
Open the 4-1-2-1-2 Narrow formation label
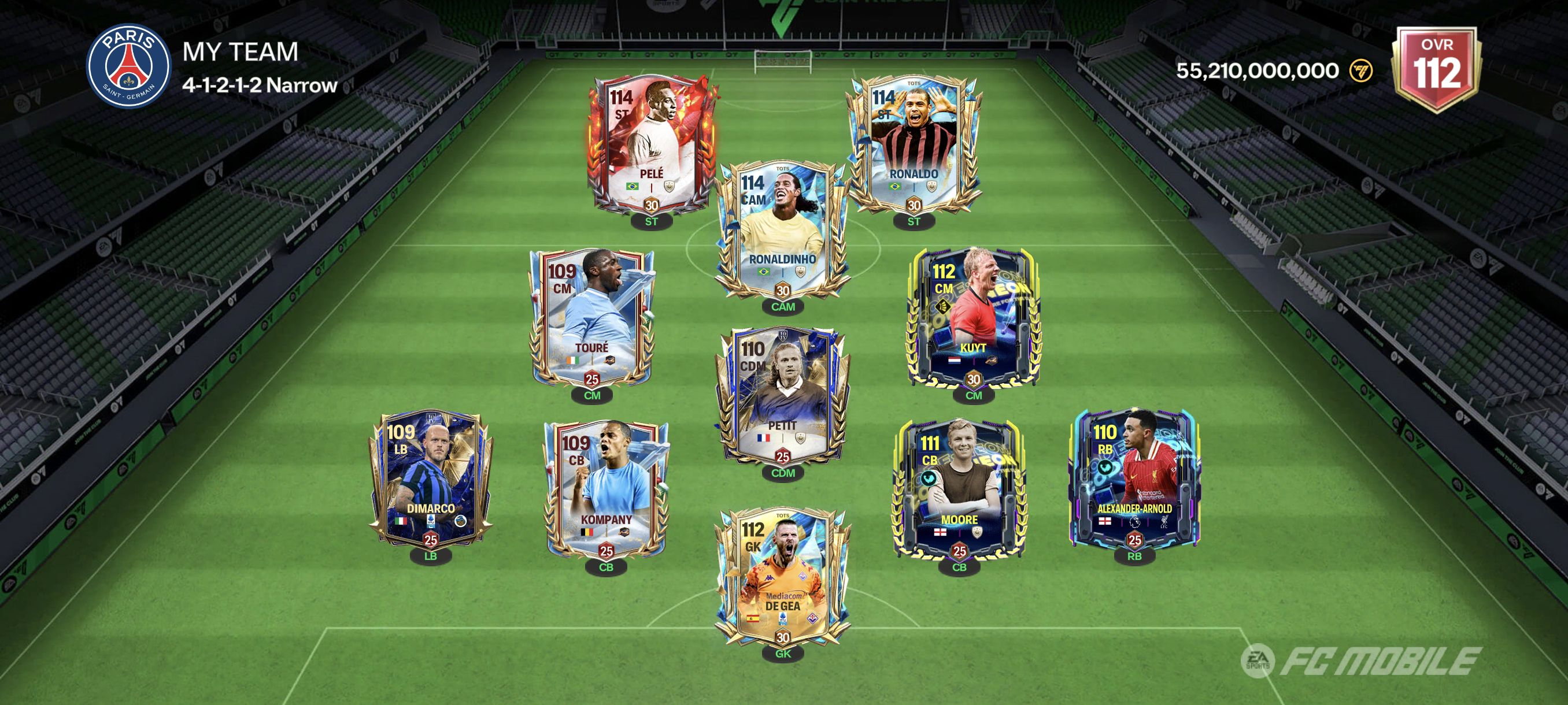(x=259, y=85)
